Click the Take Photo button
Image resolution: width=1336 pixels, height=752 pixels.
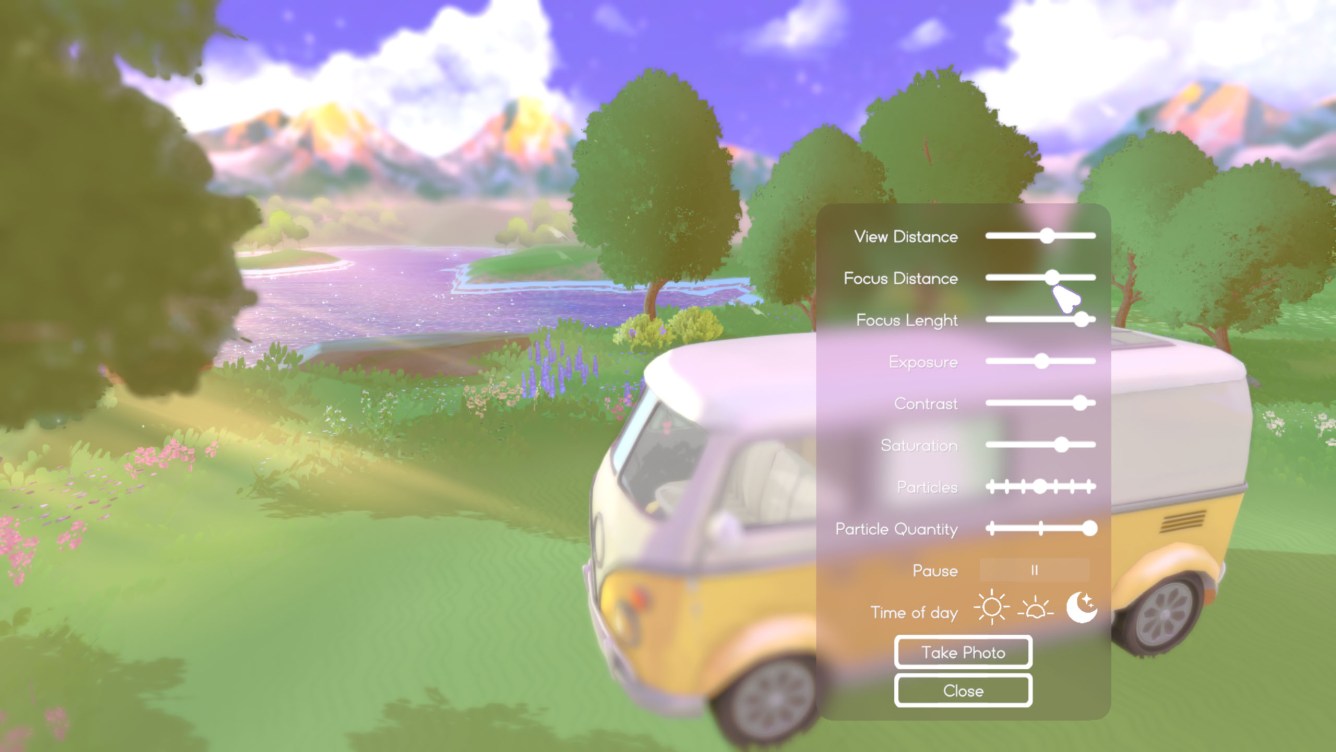pos(962,652)
